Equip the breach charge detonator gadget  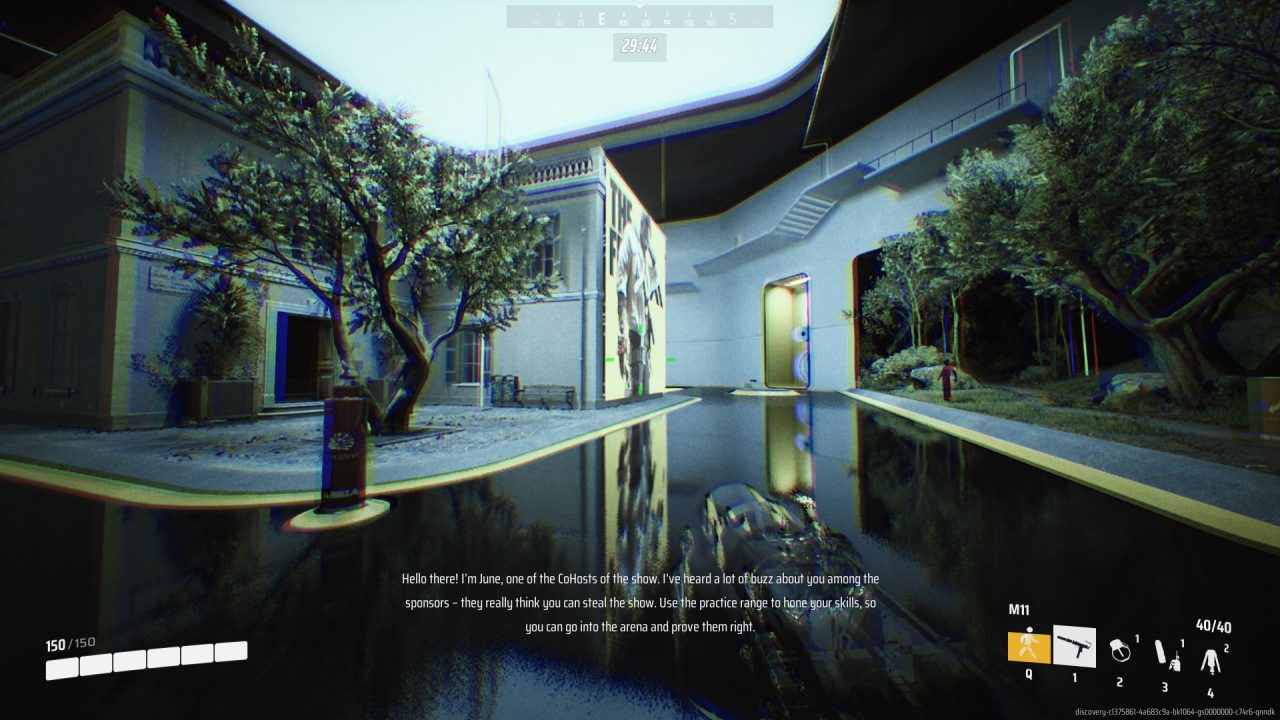(x=1165, y=654)
